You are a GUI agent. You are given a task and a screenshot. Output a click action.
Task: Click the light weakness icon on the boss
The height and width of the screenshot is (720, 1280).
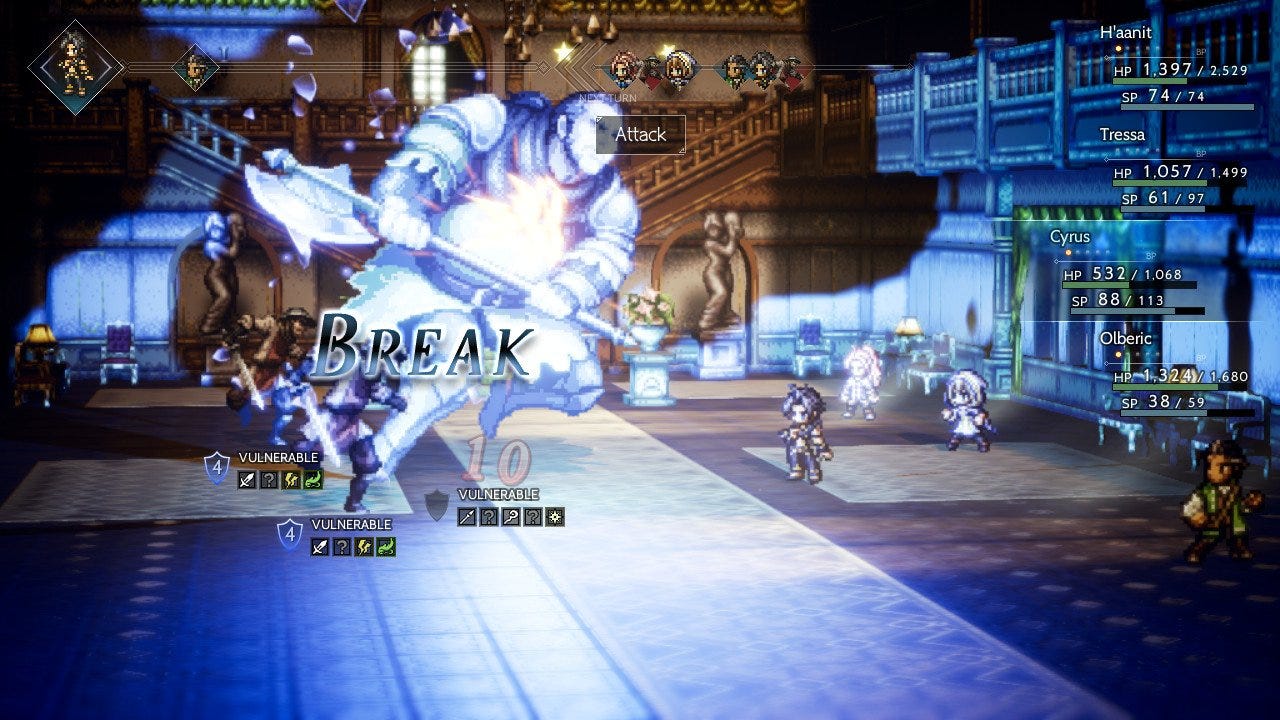555,517
